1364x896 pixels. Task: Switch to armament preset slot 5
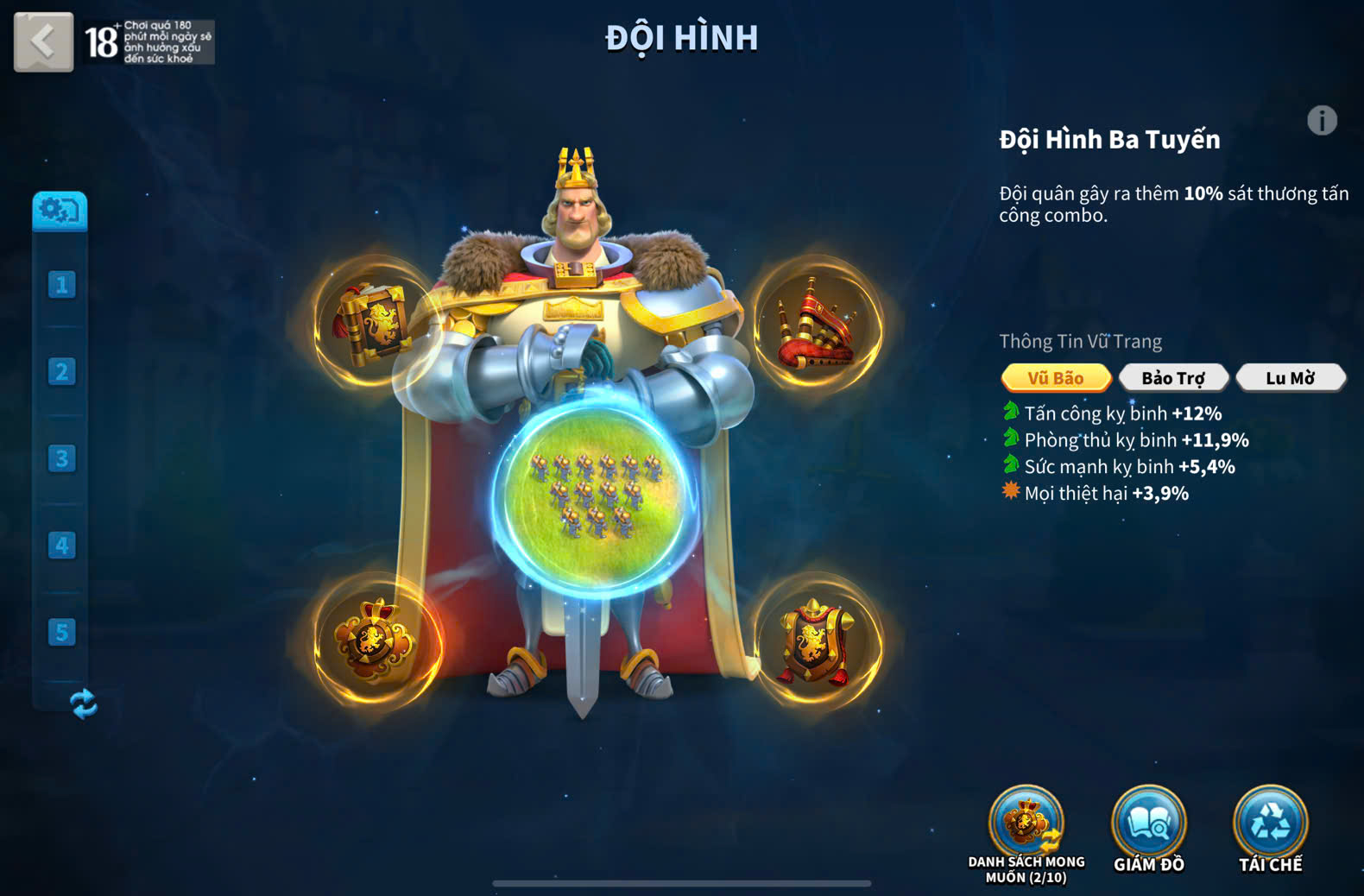point(61,633)
